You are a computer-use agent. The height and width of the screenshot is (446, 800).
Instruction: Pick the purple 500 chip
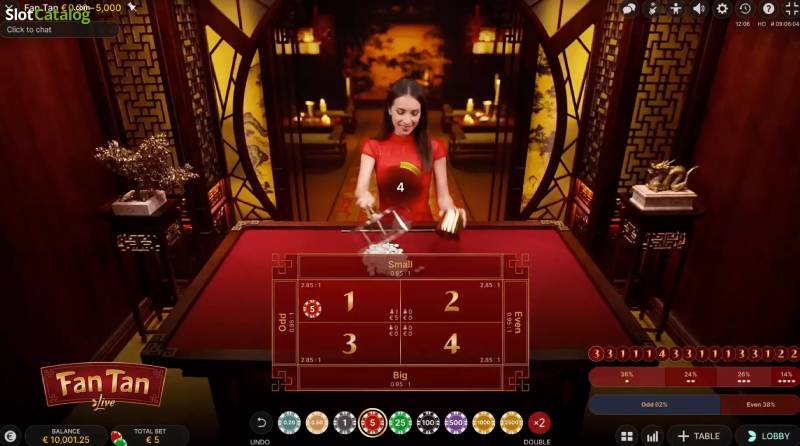456,423
